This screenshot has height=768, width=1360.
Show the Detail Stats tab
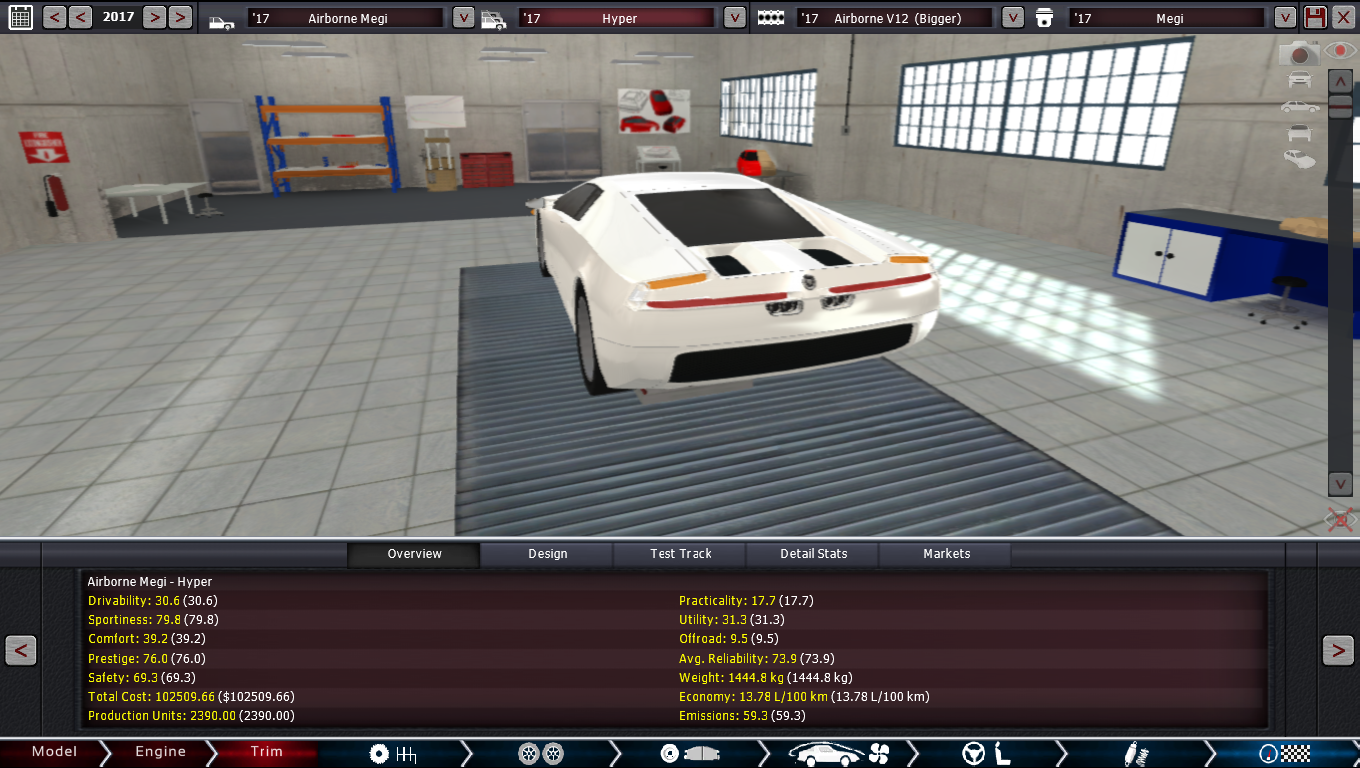pos(813,554)
